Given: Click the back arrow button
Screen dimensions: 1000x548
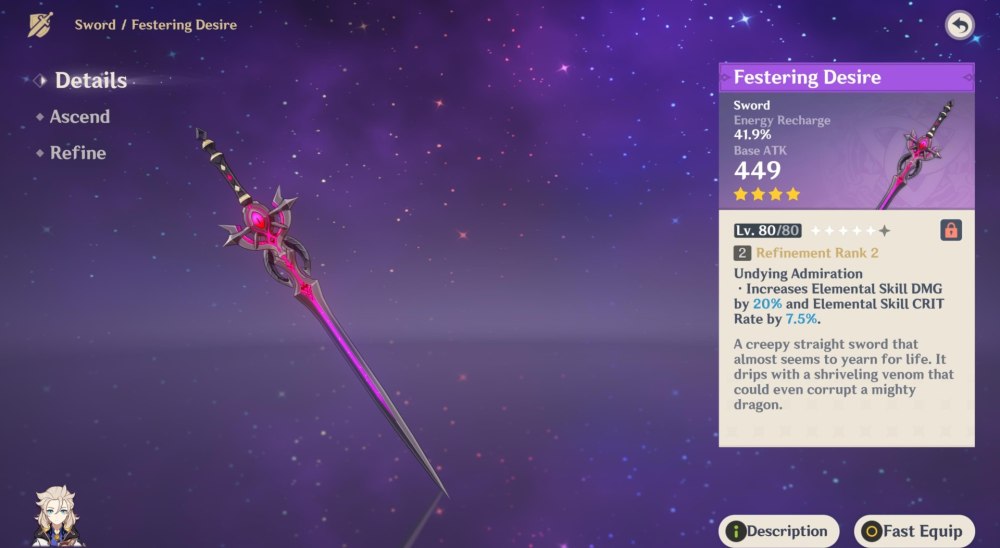Looking at the screenshot, I should pyautogui.click(x=959, y=26).
